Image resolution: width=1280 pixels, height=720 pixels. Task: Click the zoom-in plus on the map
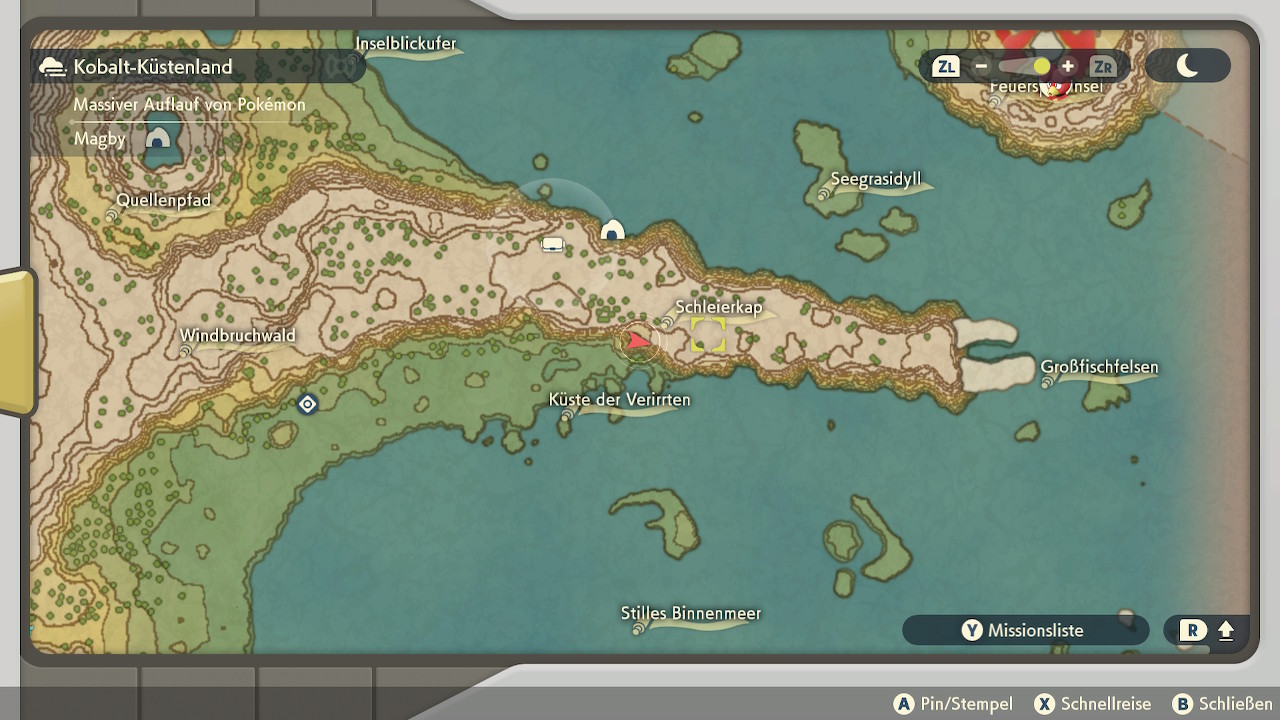pyautogui.click(x=1068, y=67)
